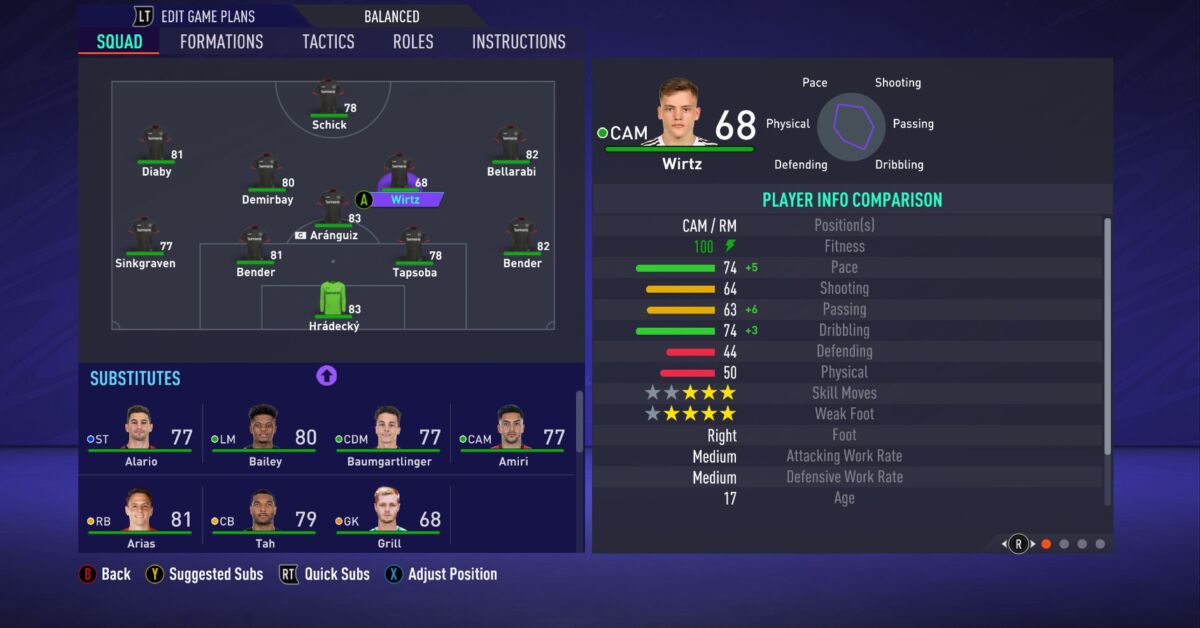Choose Diaby on the pitch
Image resolution: width=1200 pixels, height=628 pixels.
pyautogui.click(x=155, y=147)
